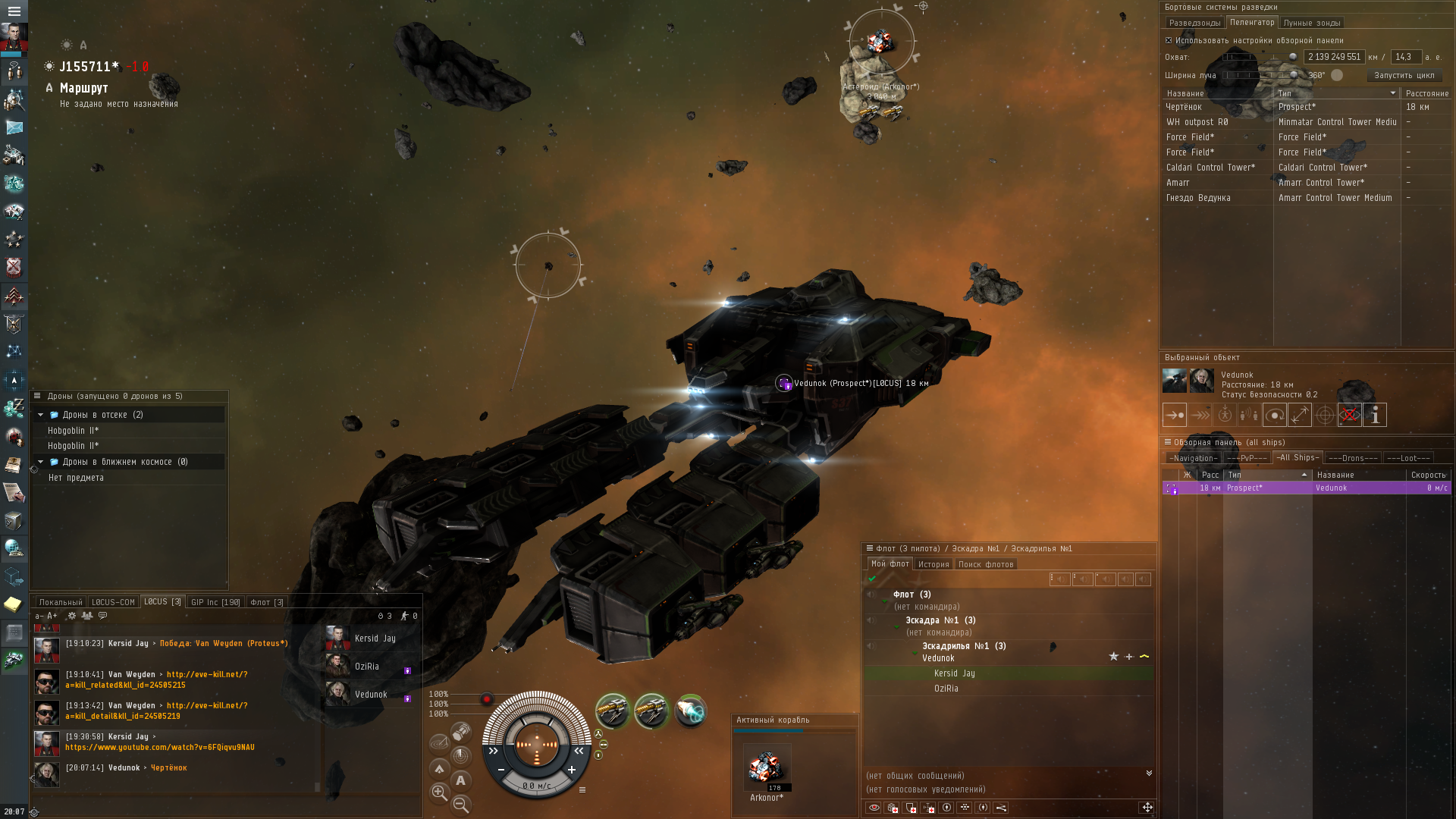Collapse the drones in bay group
The height and width of the screenshot is (819, 1456).
tap(41, 415)
